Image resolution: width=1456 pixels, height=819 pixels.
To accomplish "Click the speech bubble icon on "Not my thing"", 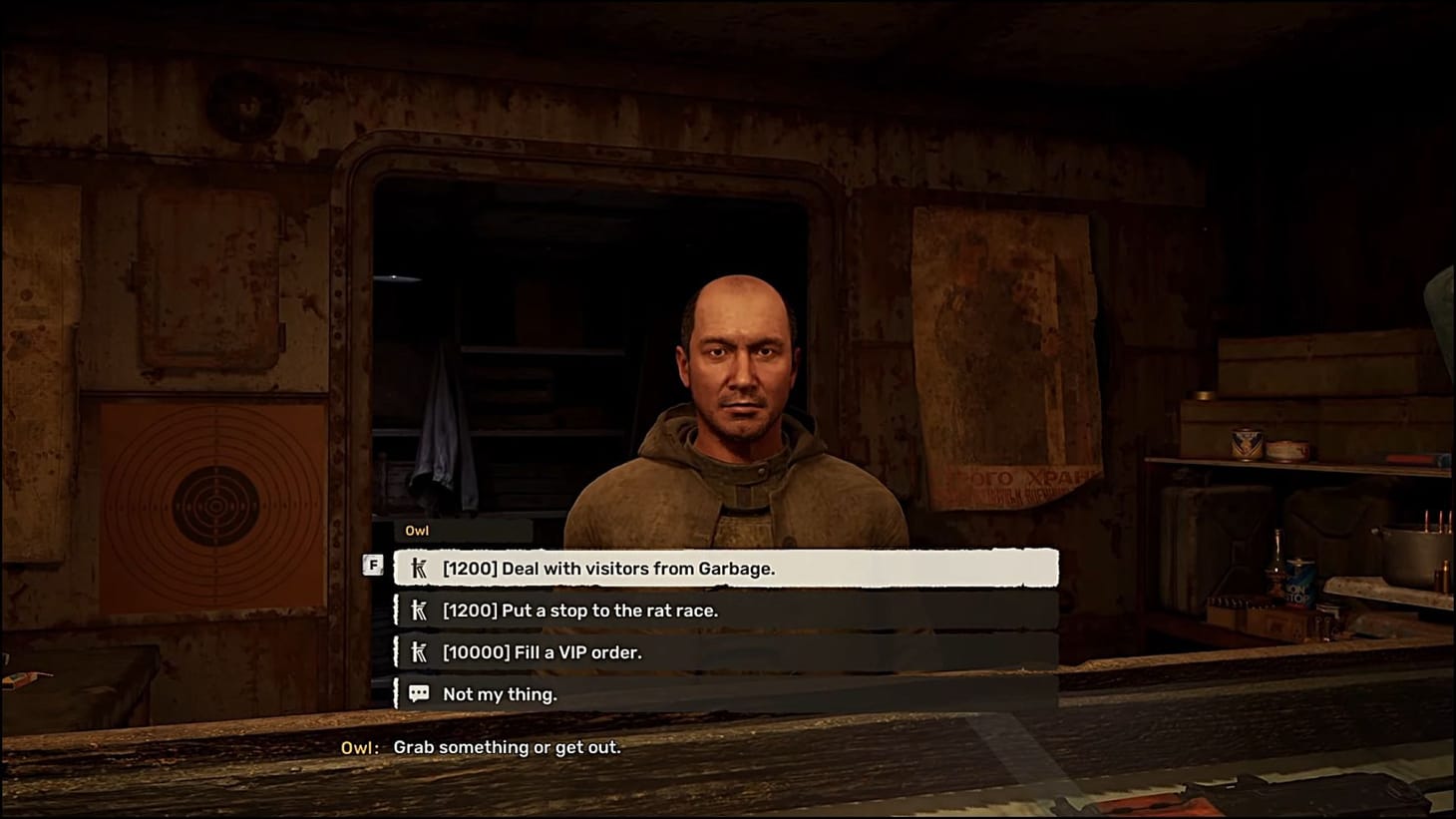I will (419, 692).
